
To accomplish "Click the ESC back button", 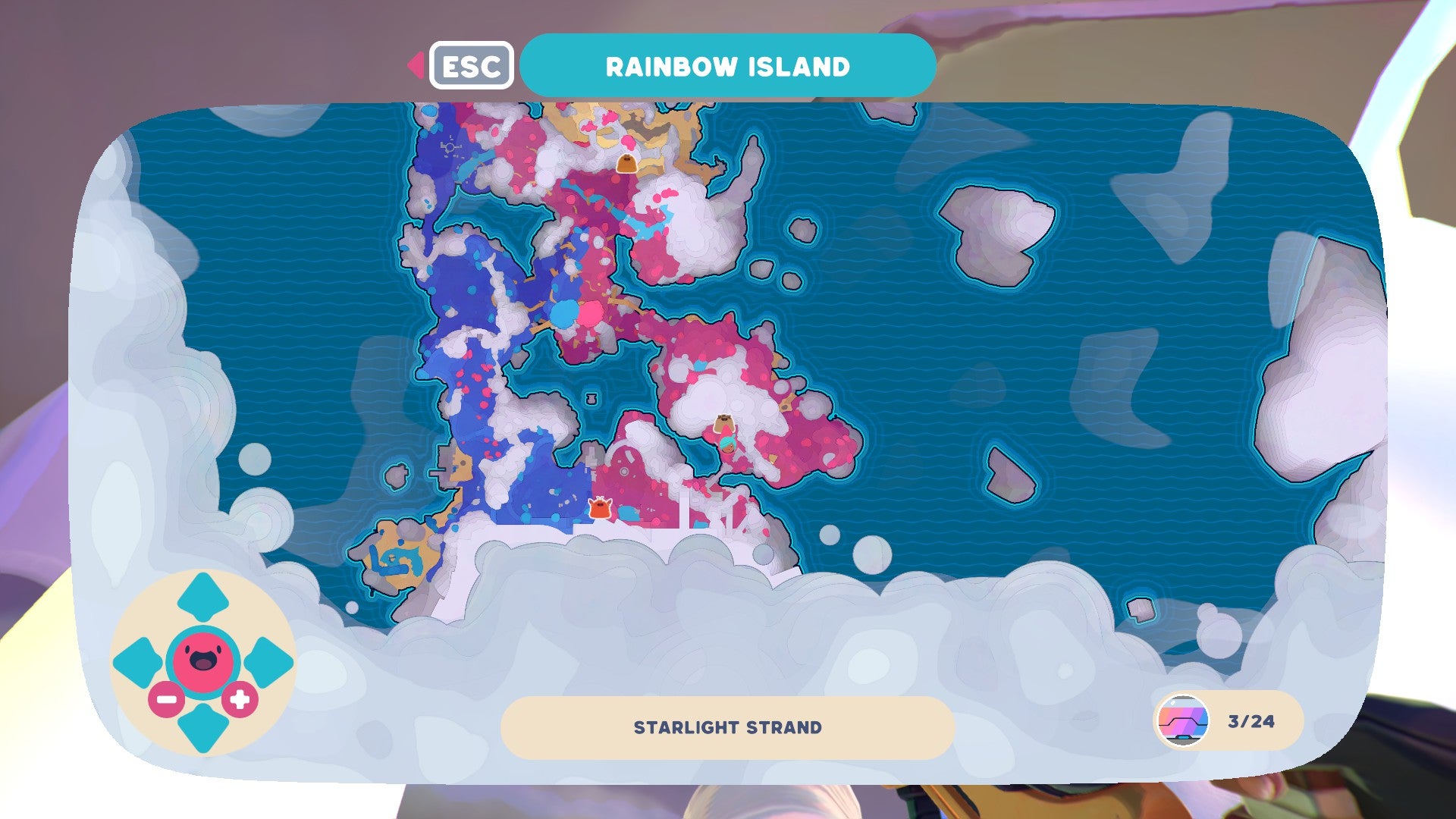I will (x=471, y=66).
